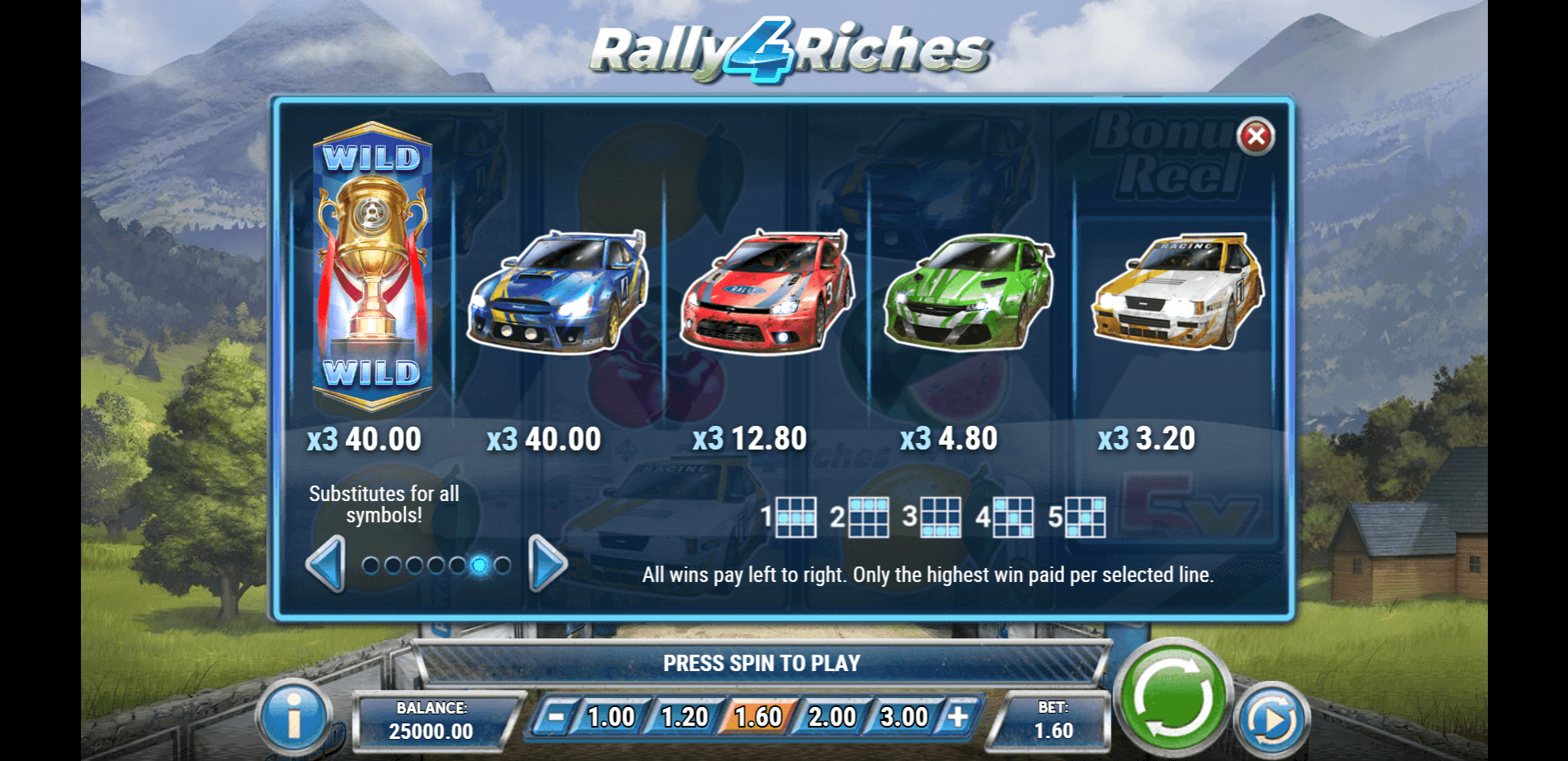This screenshot has height=761, width=1568.
Task: Choose the 1.20 bet value
Action: pos(684,718)
